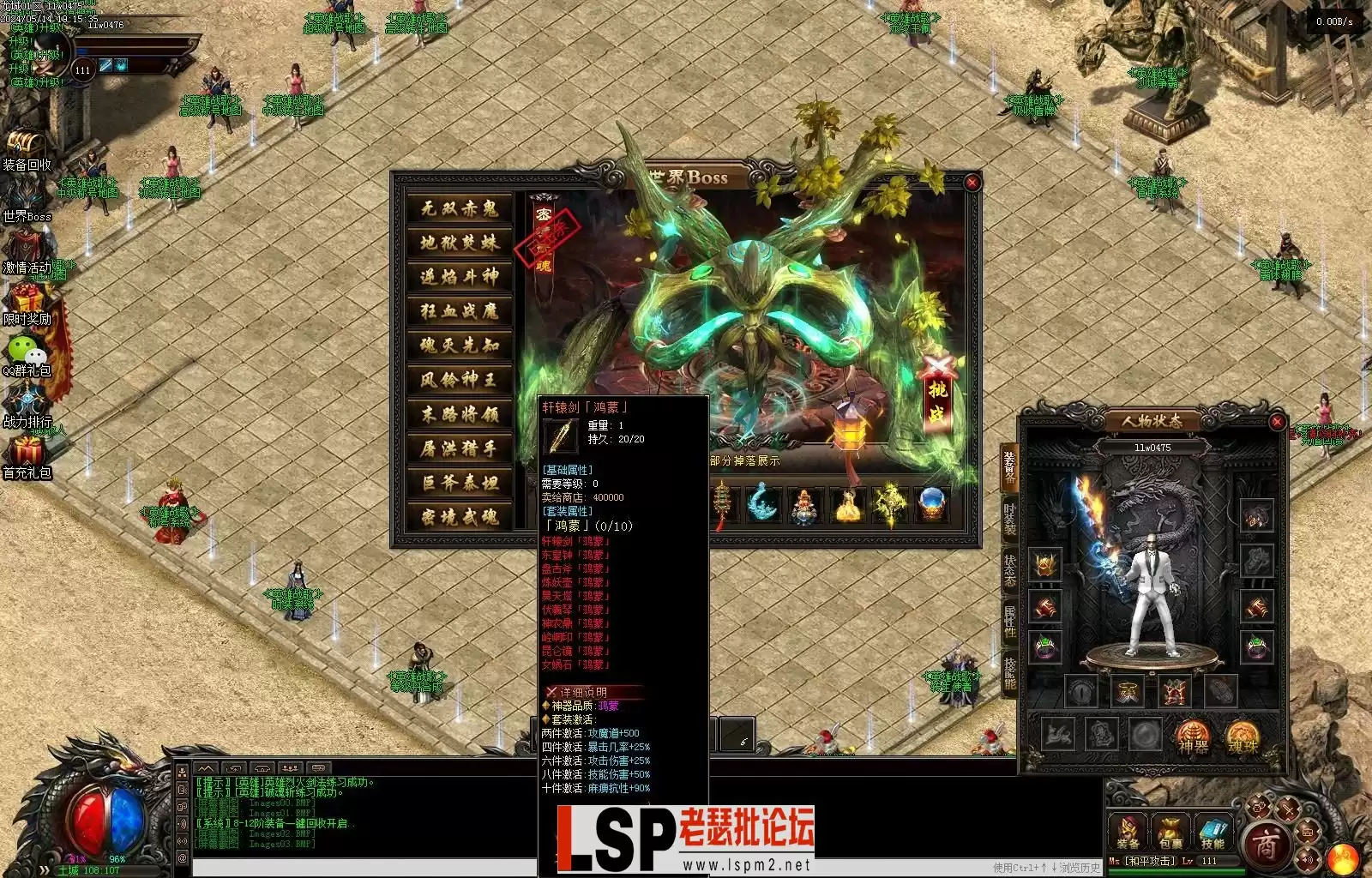This screenshot has width=1372, height=878.
Task: Open the round 商 shop button
Action: 1265,845
